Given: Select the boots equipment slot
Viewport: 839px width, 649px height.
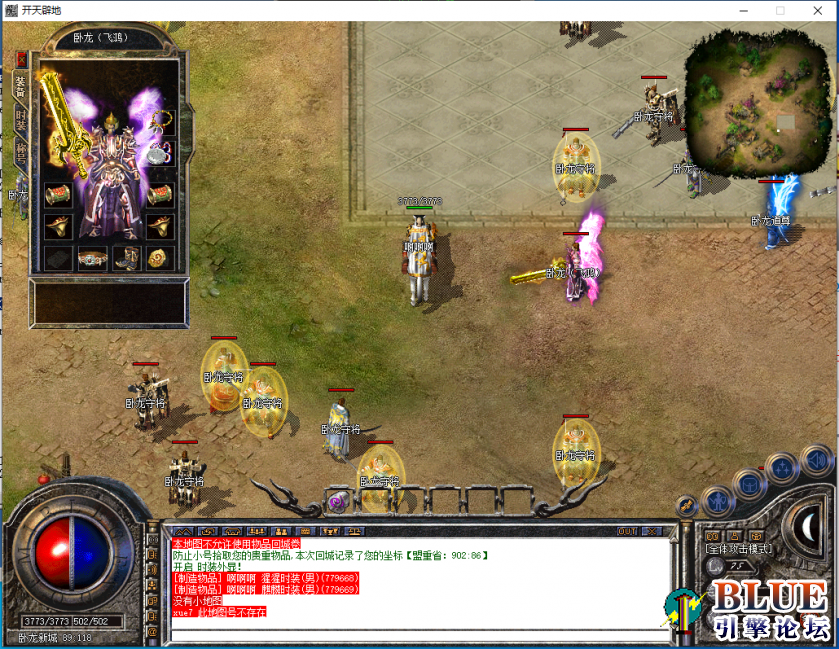Looking at the screenshot, I should coord(127,258).
